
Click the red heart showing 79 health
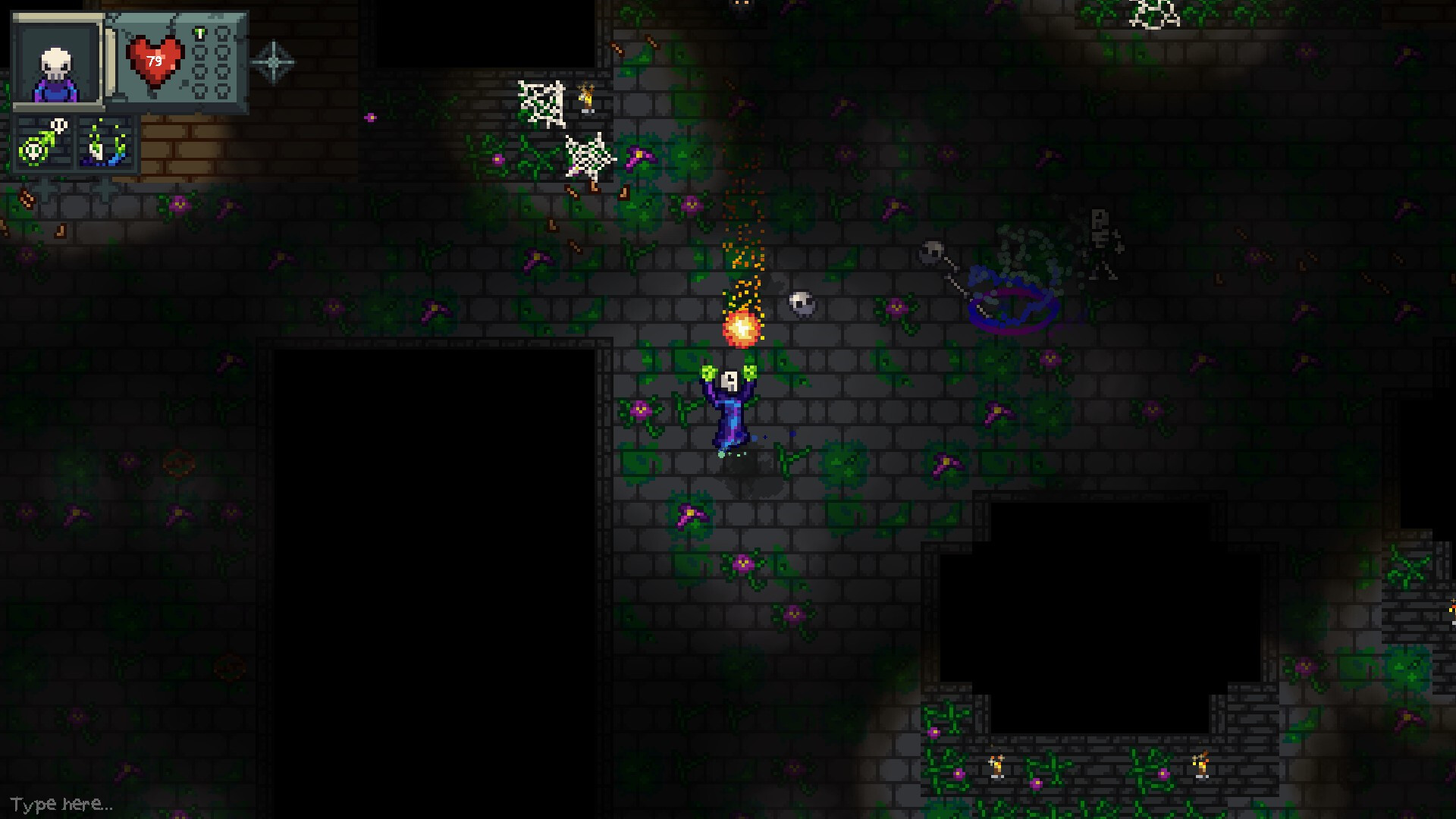[155, 60]
